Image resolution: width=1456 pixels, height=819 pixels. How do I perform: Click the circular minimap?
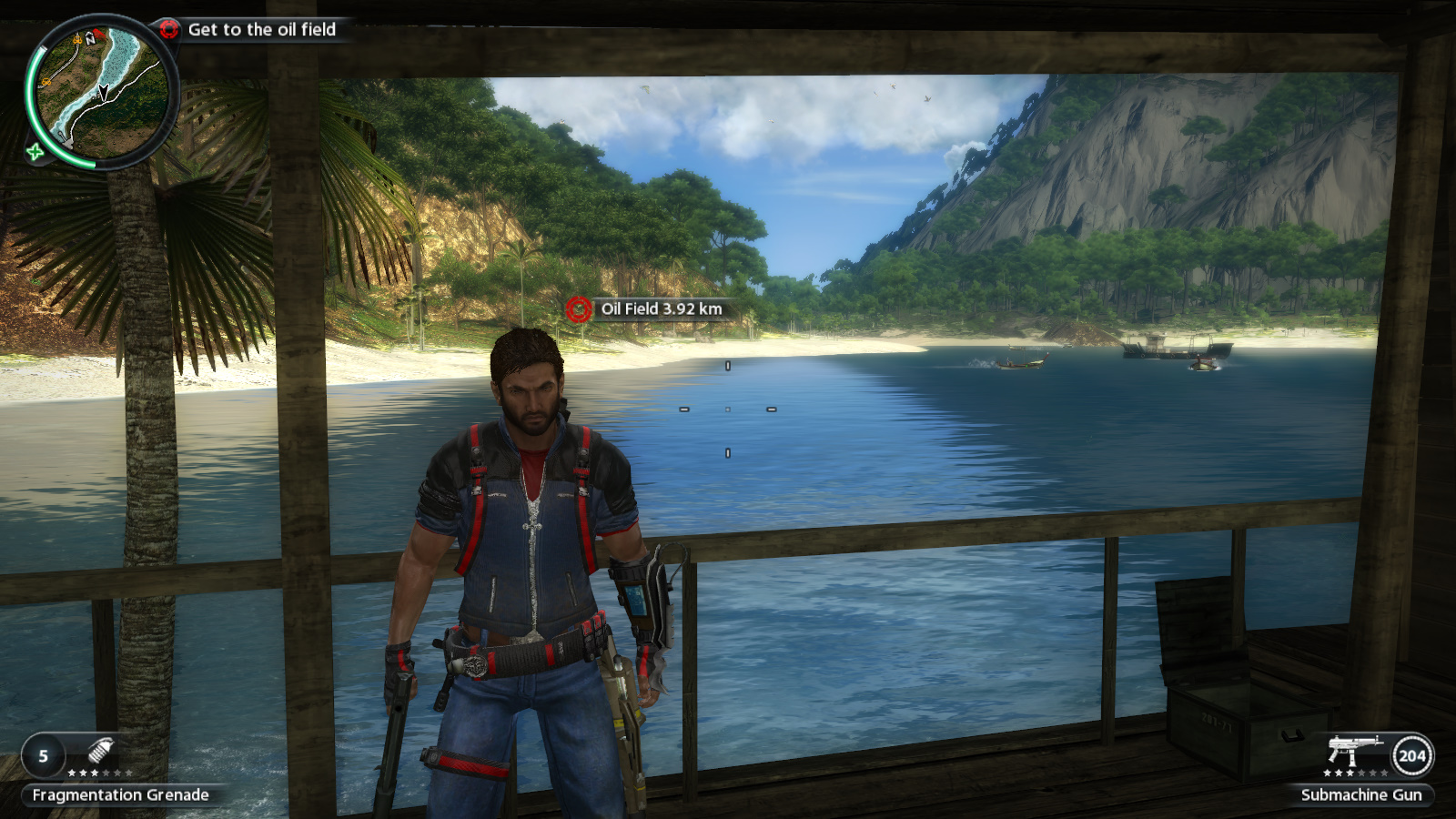(x=101, y=93)
